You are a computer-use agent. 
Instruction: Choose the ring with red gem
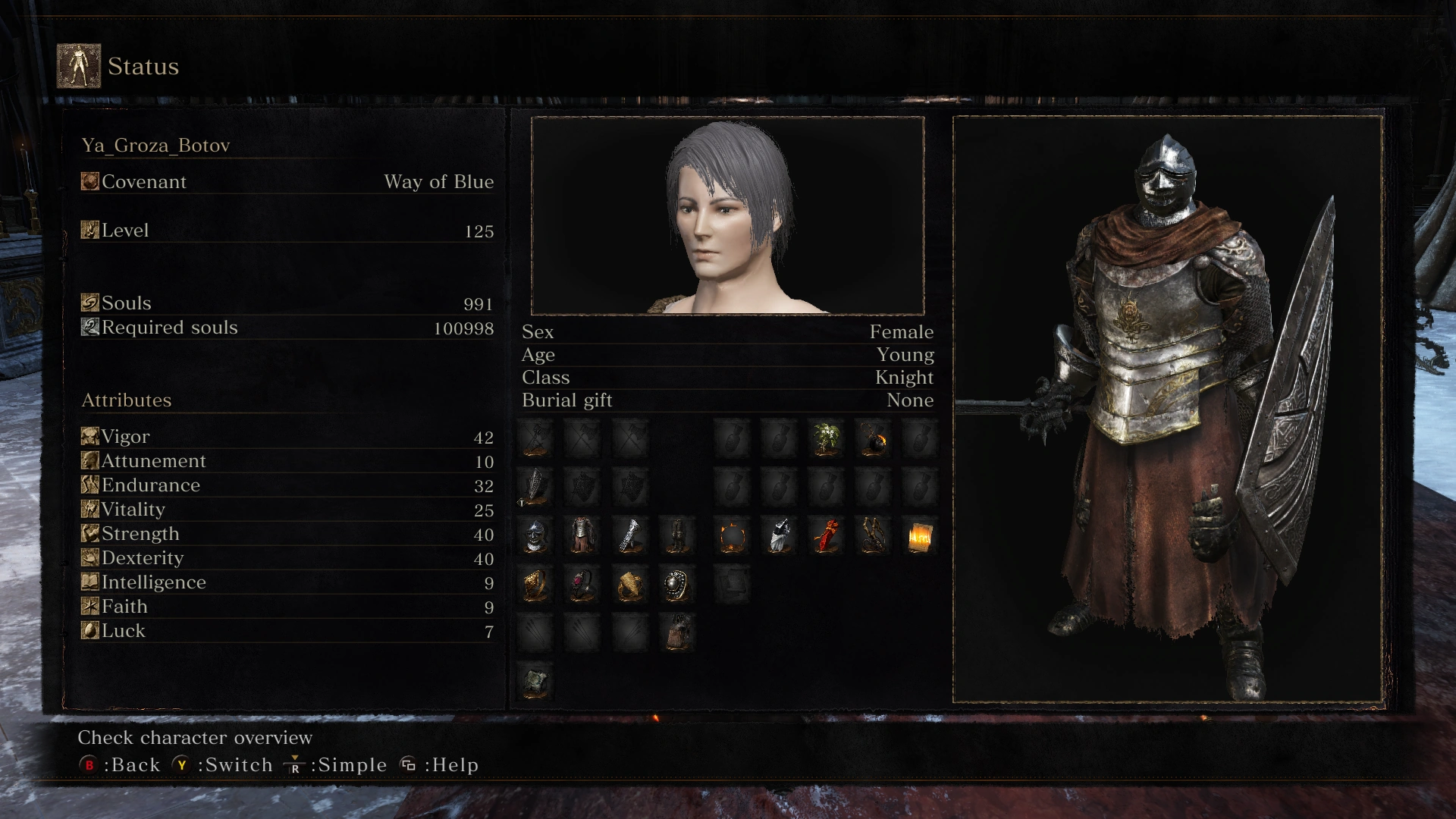tap(582, 585)
